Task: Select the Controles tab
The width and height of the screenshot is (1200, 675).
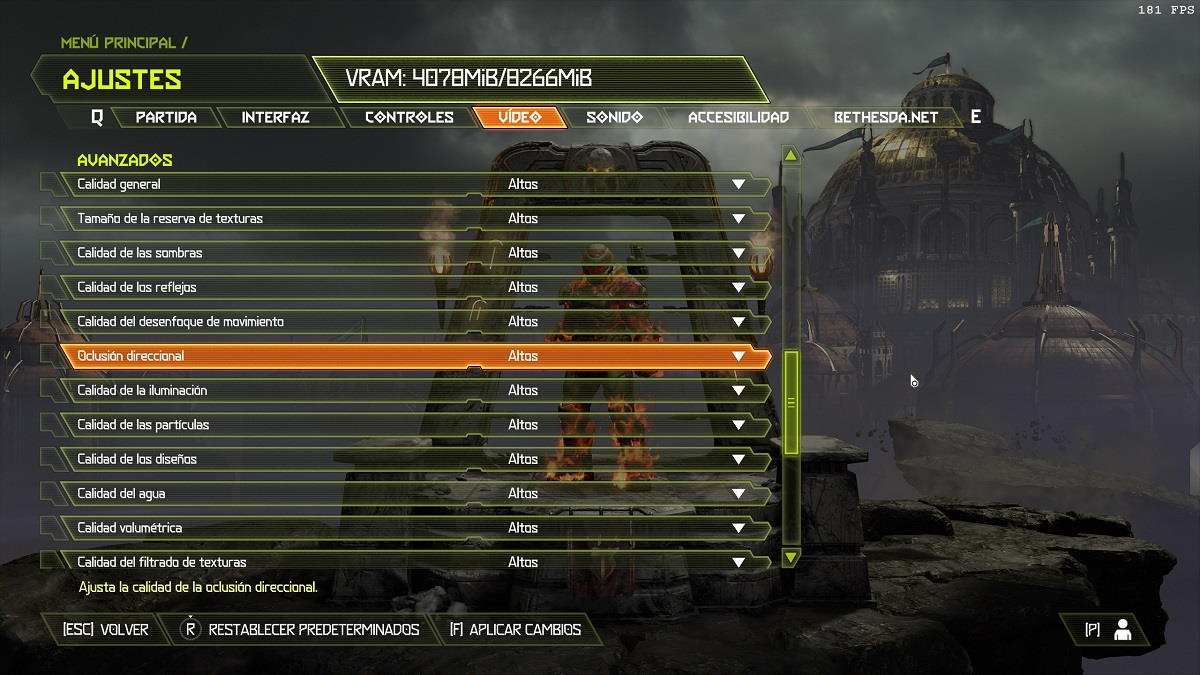Action: [409, 117]
